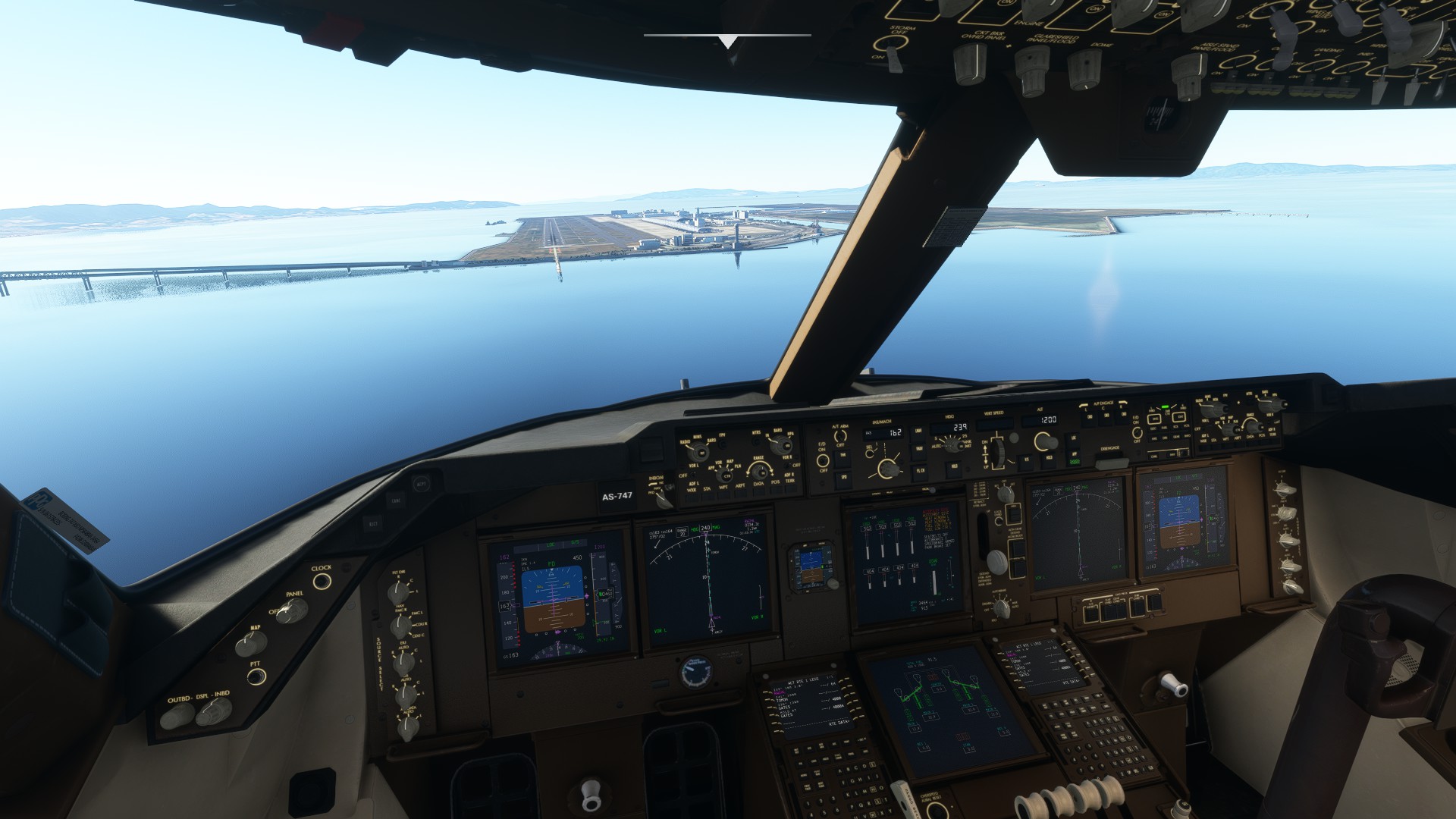Click the heading select knob under HDG
This screenshot has height=819, width=1456.
(x=953, y=447)
